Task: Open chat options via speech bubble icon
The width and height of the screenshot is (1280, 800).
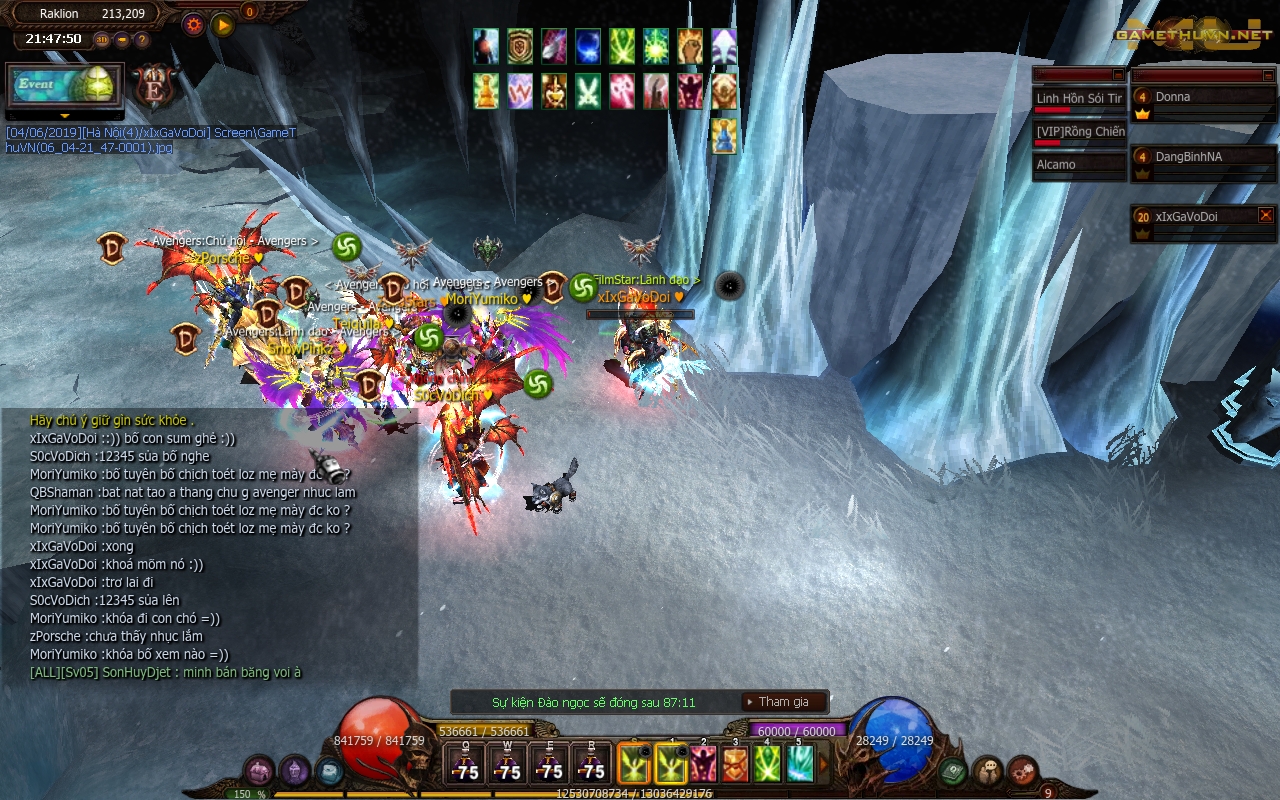Action: [x=988, y=770]
